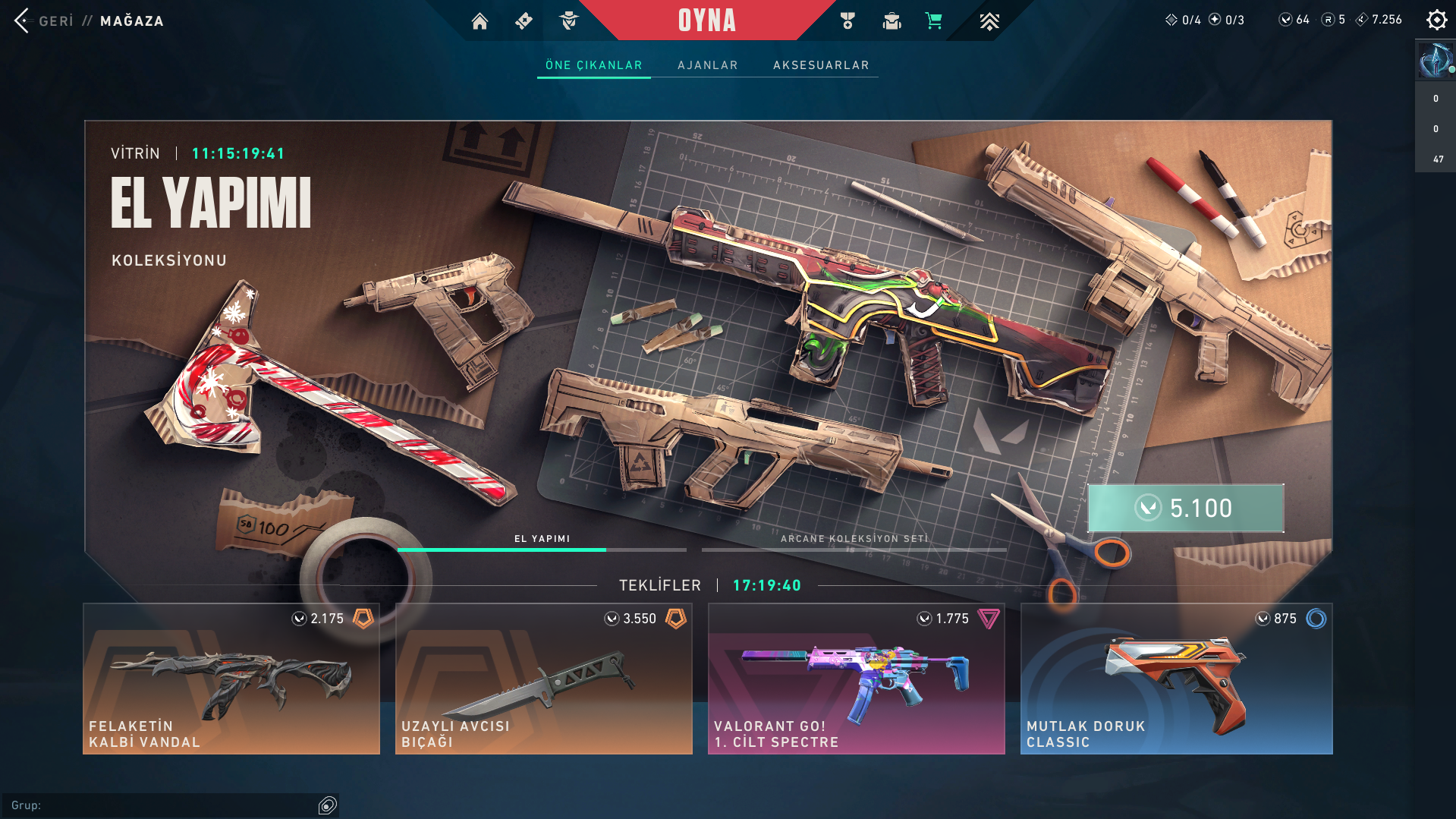This screenshot has width=1456, height=819.
Task: Open the settings gear icon
Action: pyautogui.click(x=1436, y=20)
